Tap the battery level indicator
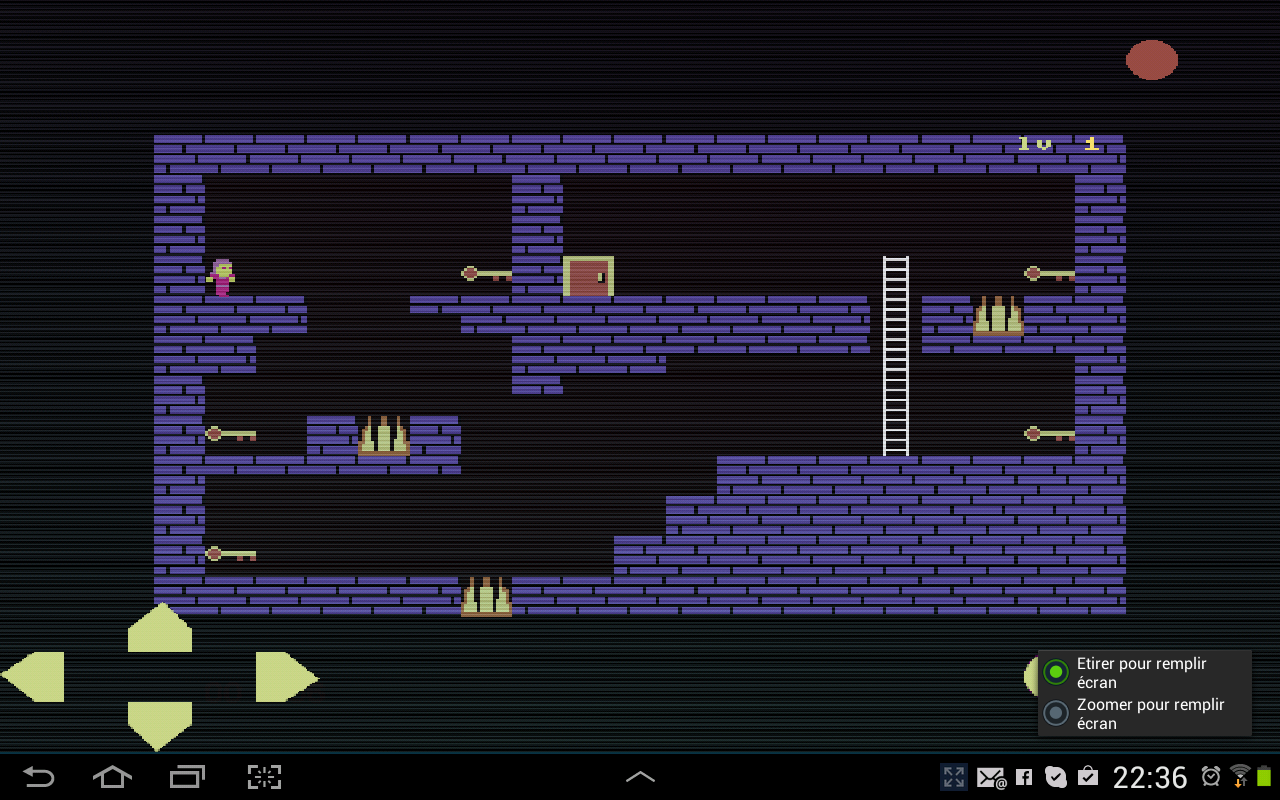This screenshot has width=1280, height=800. tap(1262, 777)
